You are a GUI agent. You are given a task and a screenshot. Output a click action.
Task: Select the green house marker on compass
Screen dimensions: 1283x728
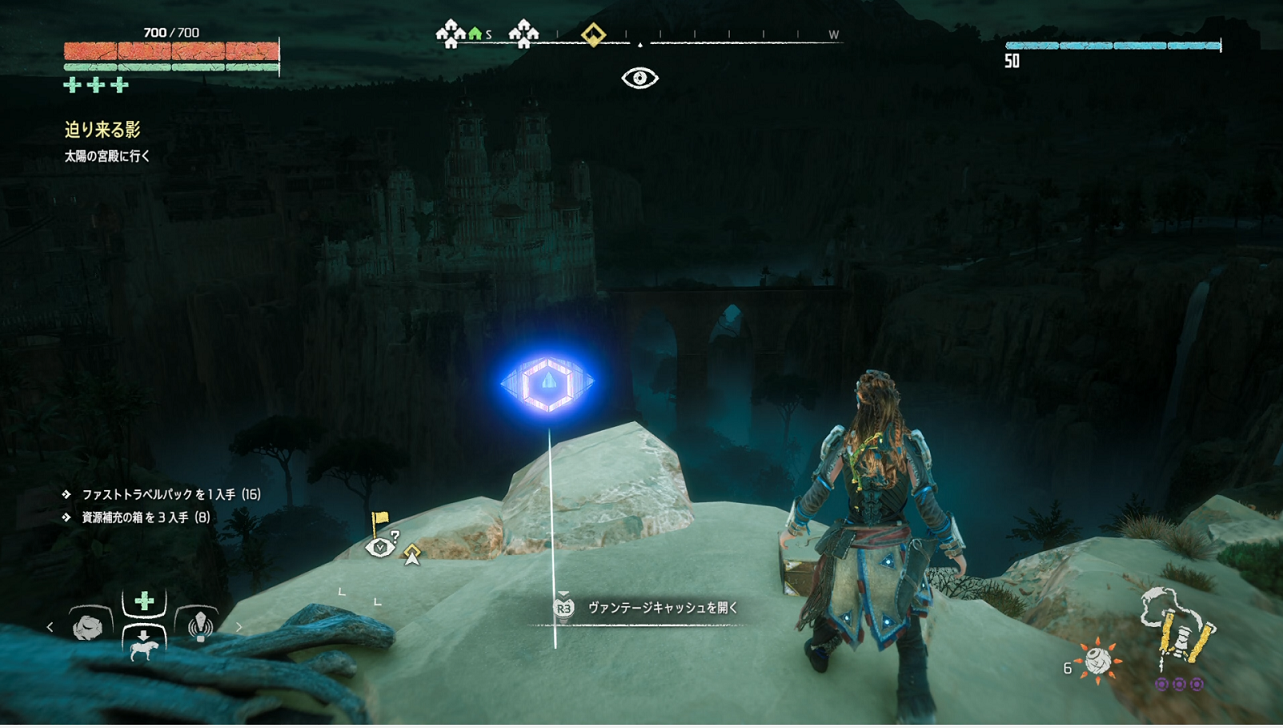coord(475,35)
